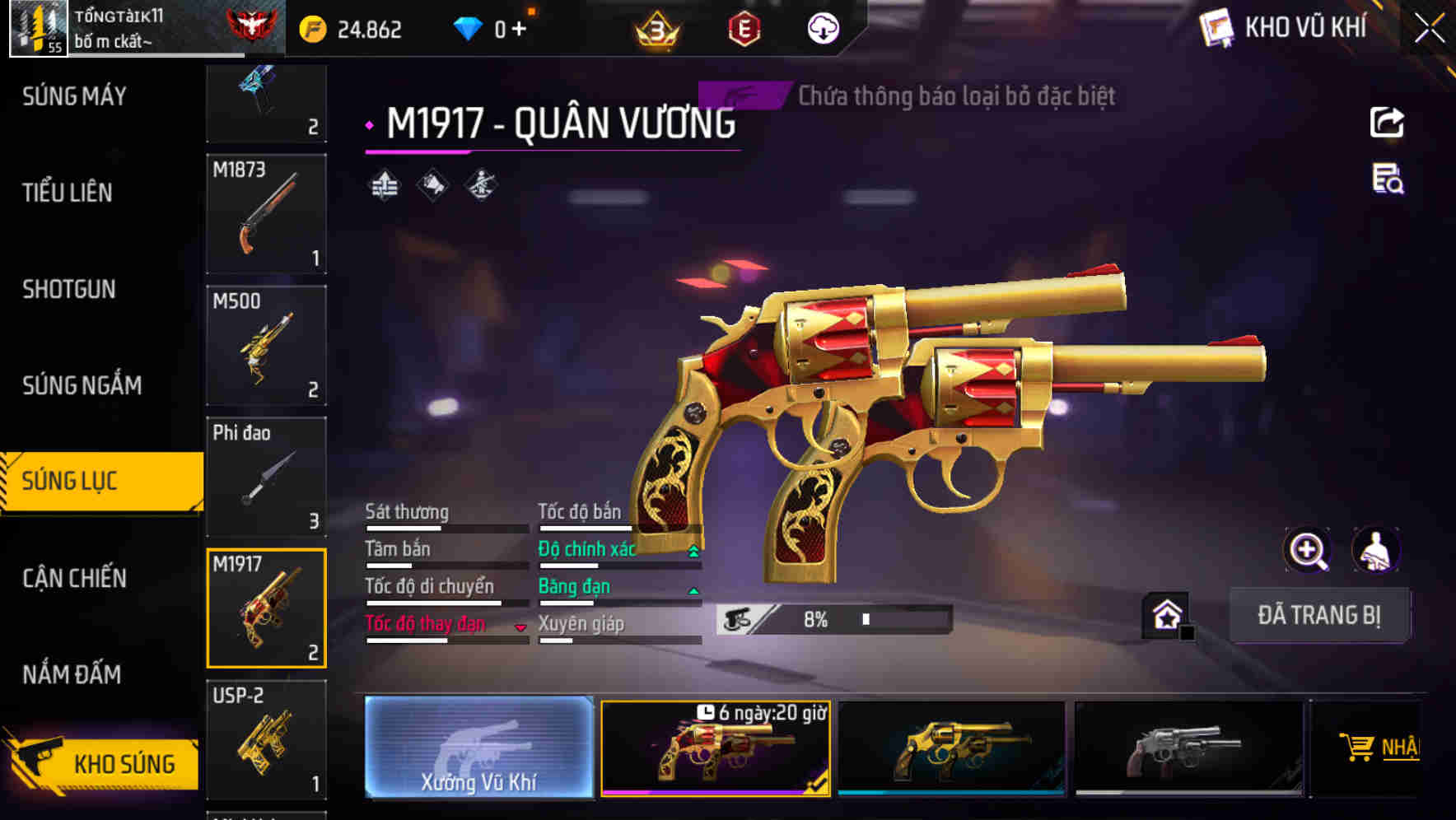The height and width of the screenshot is (820, 1456).
Task: Select the USP-2 weapon thumbnail
Action: pos(266,742)
